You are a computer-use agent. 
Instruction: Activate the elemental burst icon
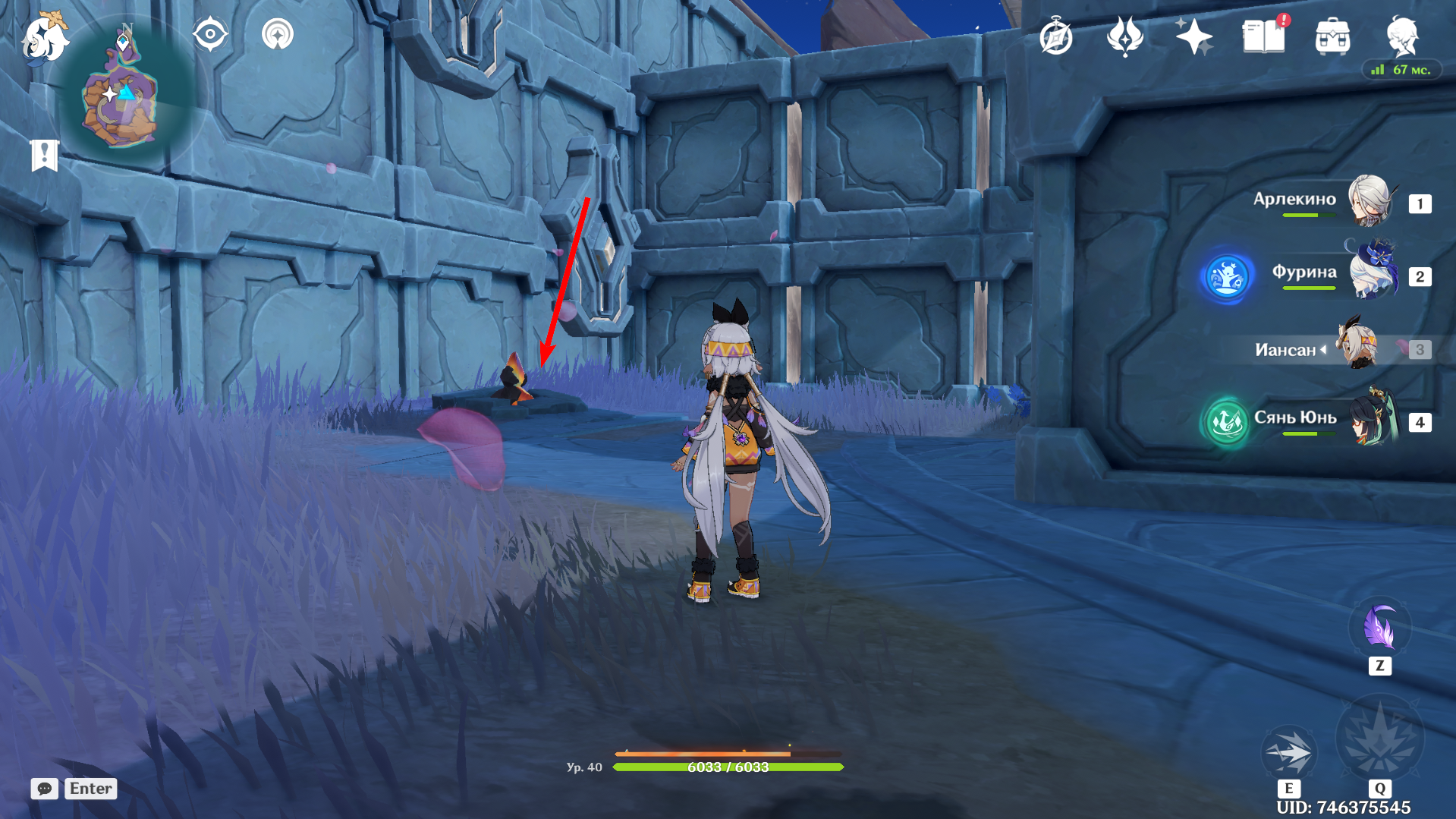(x=1379, y=740)
